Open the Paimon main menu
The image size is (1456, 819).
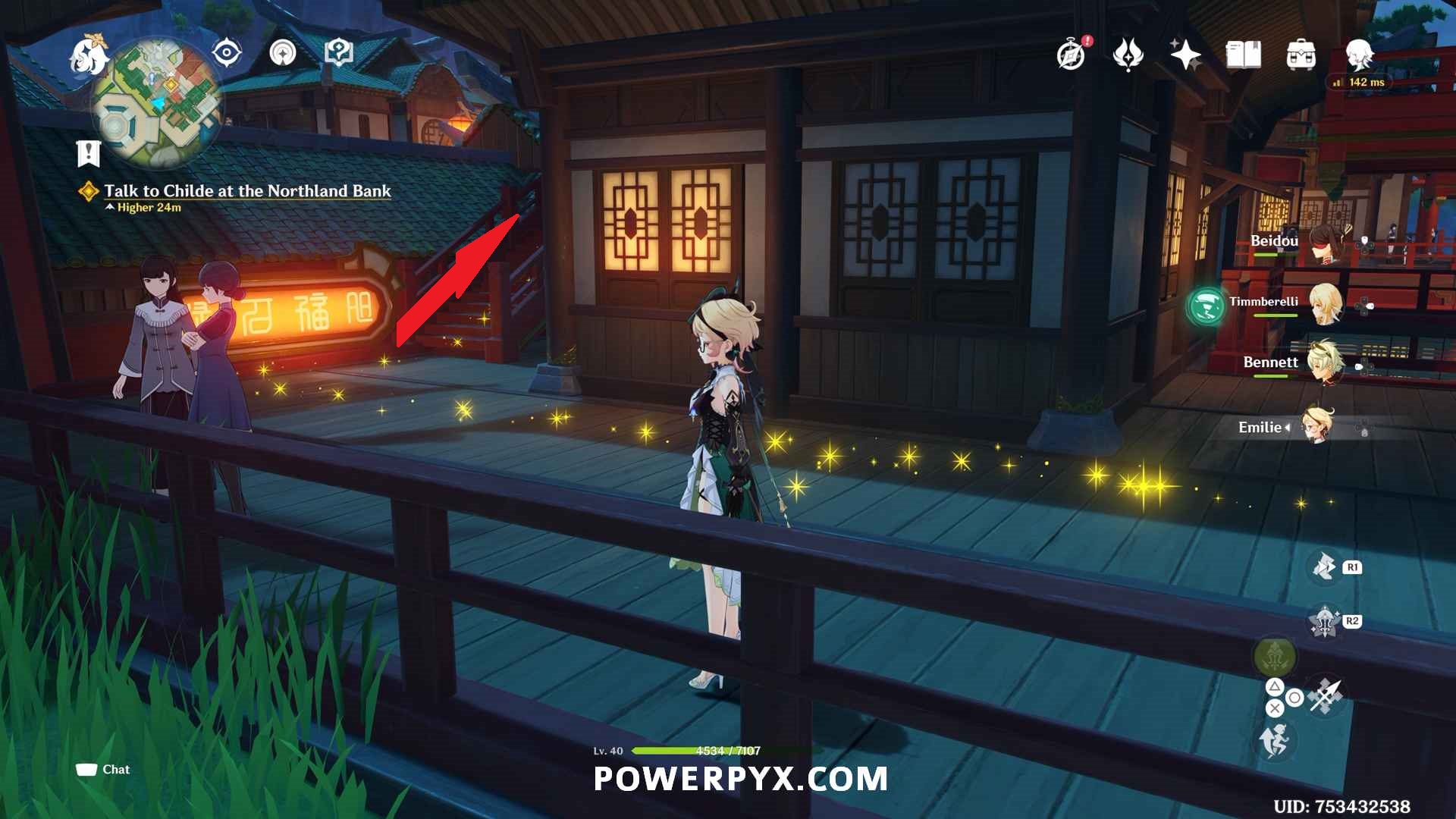click(88, 56)
